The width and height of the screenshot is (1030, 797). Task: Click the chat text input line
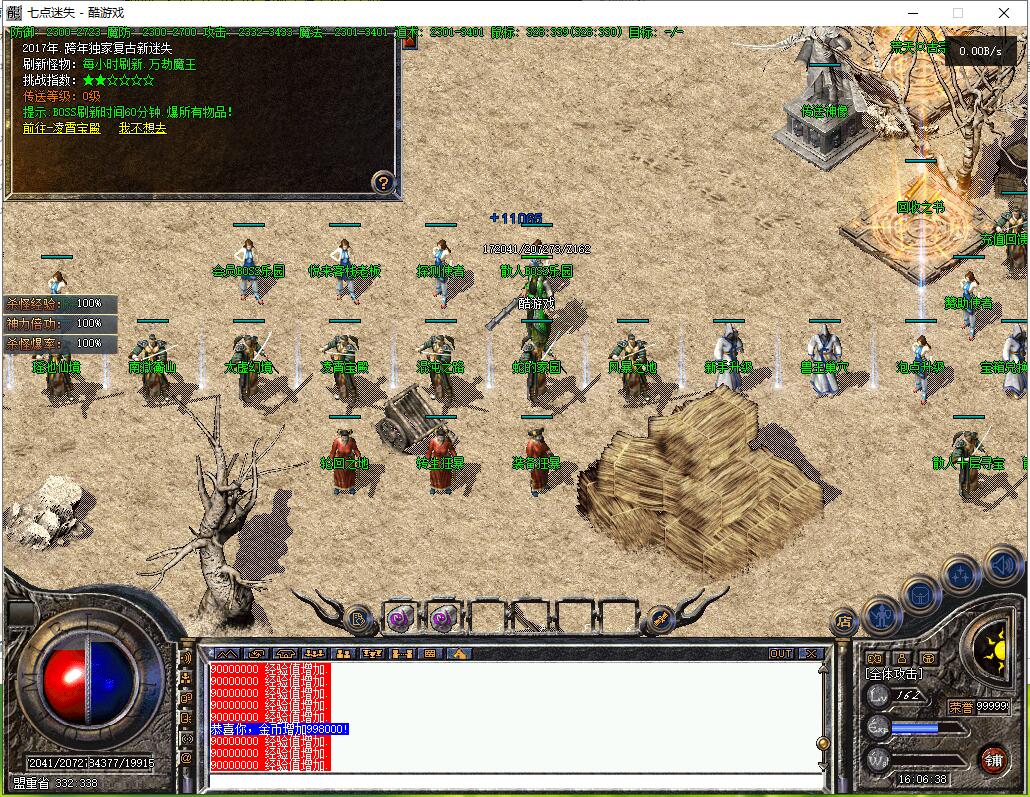pos(510,780)
